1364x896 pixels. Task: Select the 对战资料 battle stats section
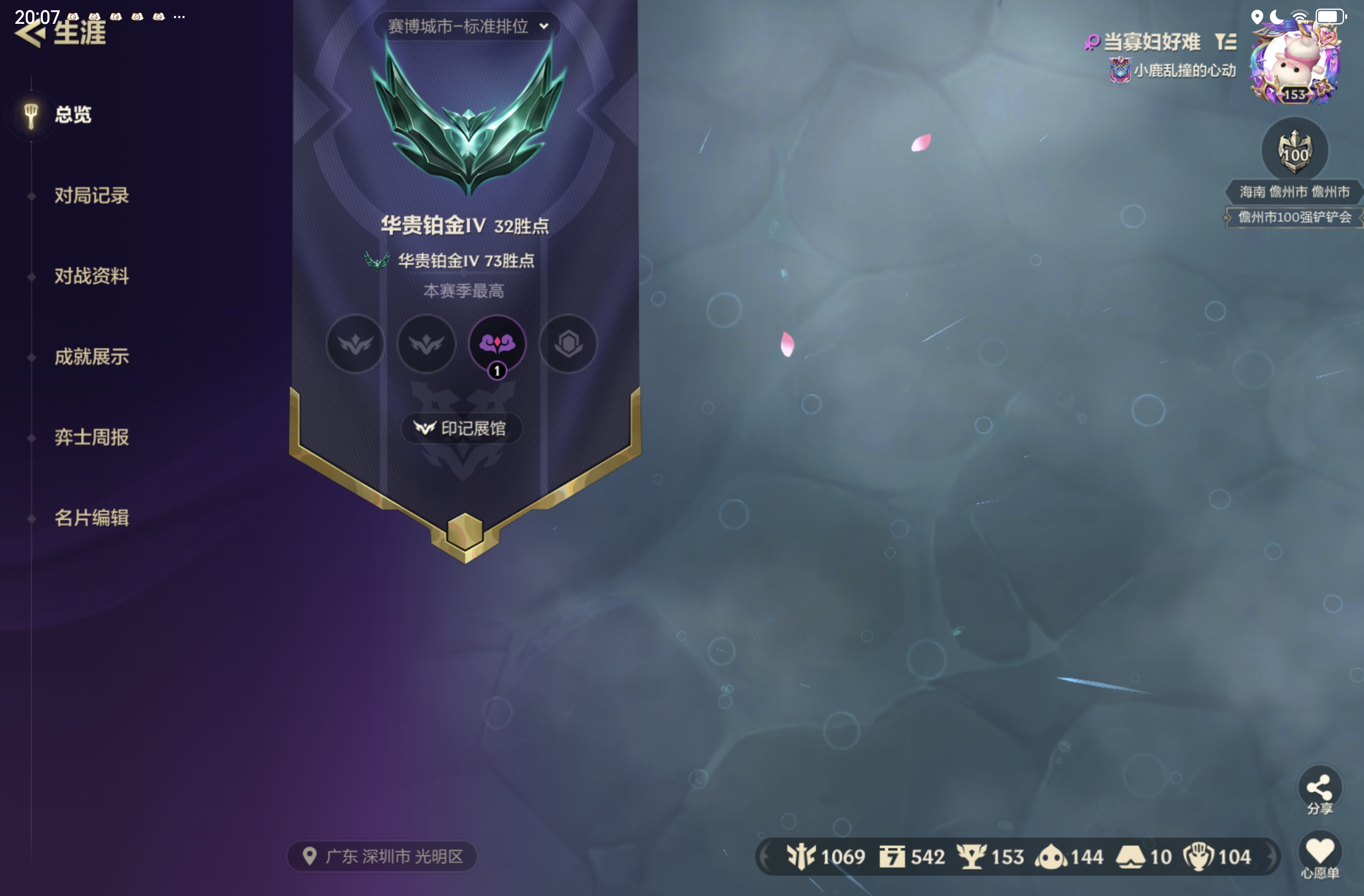(x=92, y=276)
